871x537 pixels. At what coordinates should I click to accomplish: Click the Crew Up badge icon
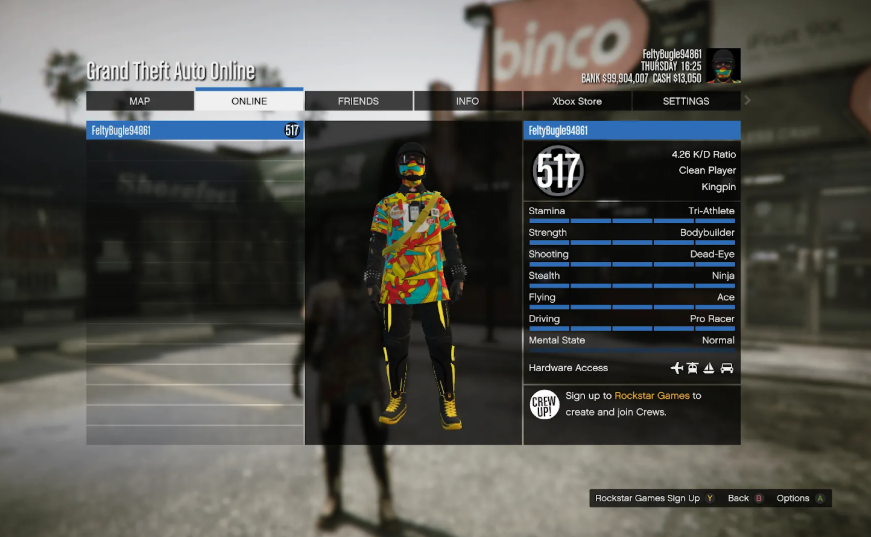coord(544,404)
